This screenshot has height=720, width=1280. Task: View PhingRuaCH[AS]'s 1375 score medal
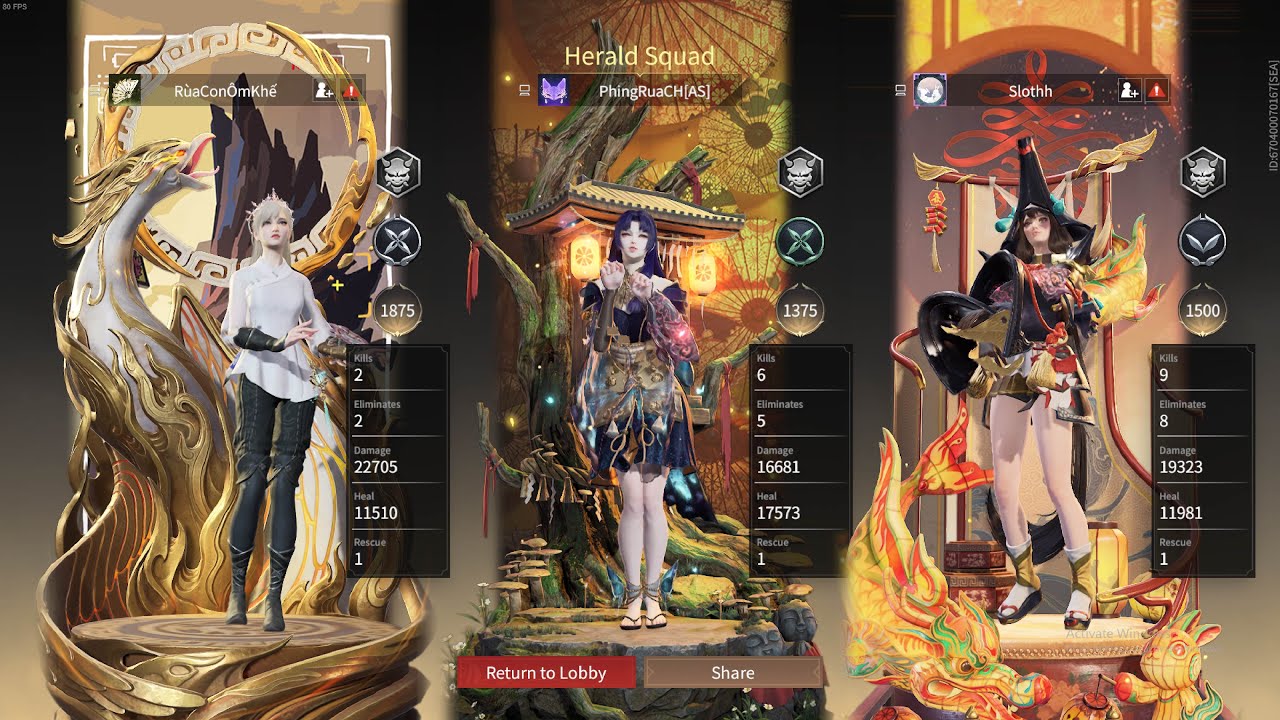[800, 310]
